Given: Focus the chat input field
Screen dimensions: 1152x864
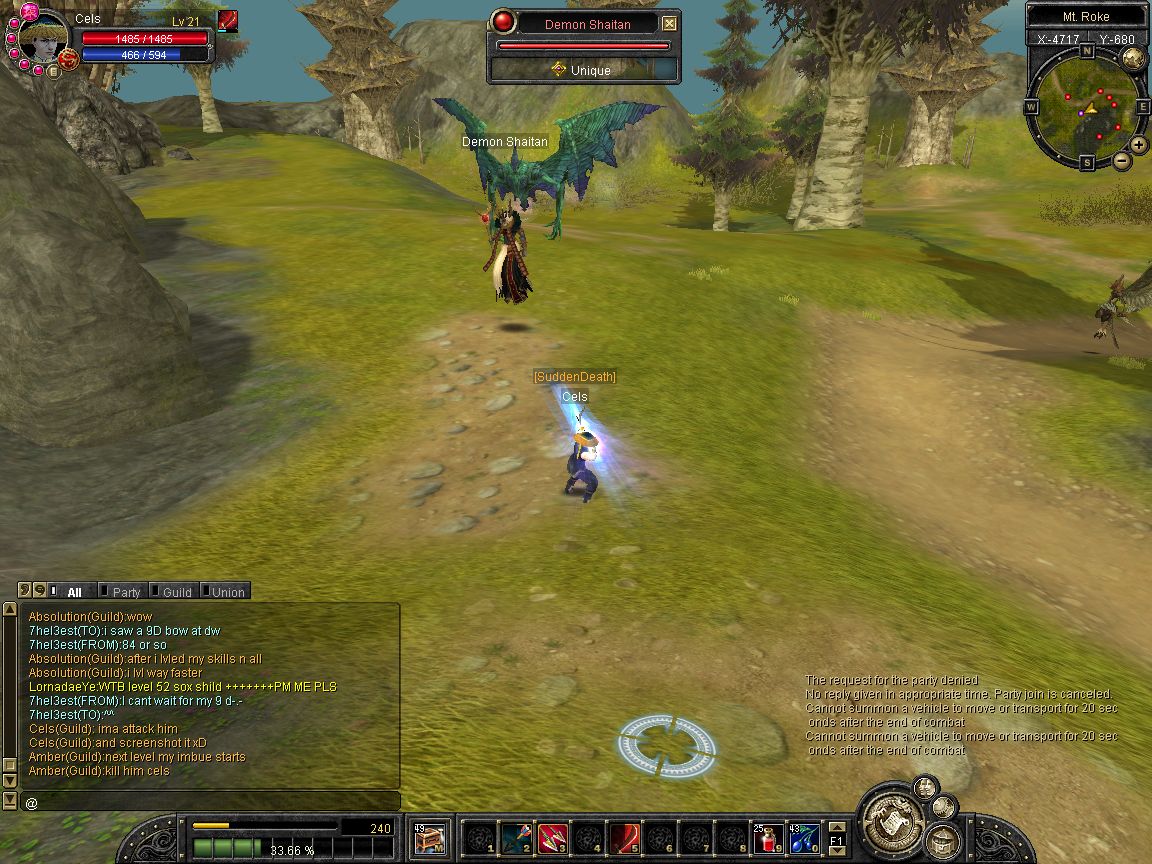Looking at the screenshot, I should 210,802.
